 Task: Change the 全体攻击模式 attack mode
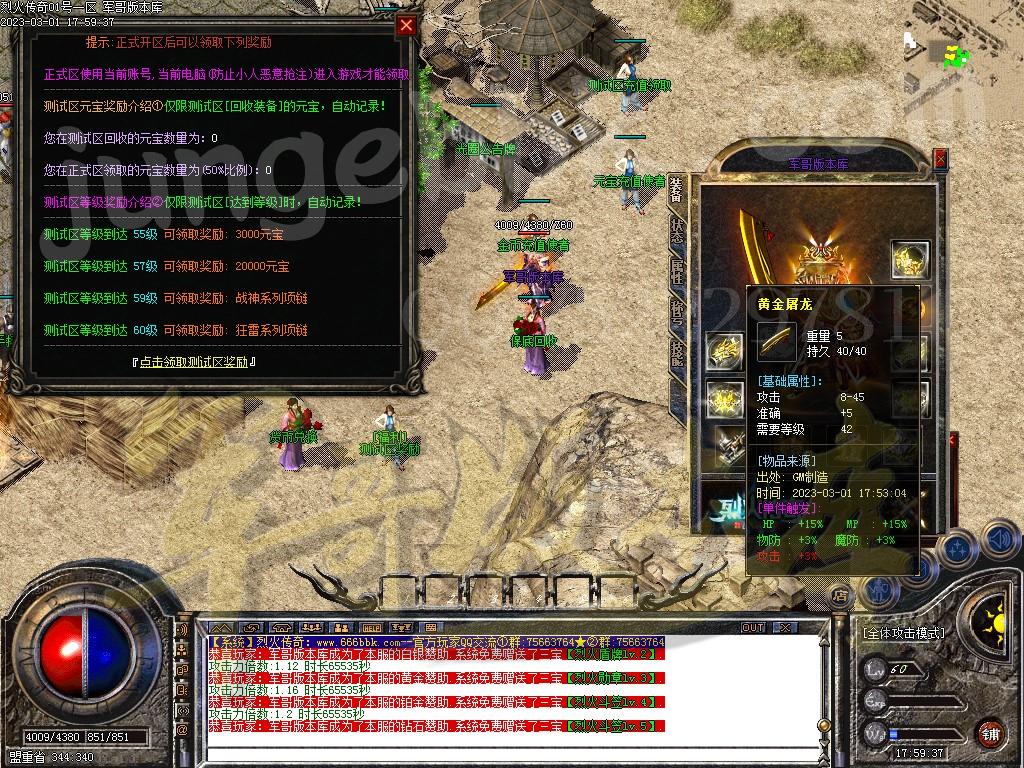pos(902,633)
